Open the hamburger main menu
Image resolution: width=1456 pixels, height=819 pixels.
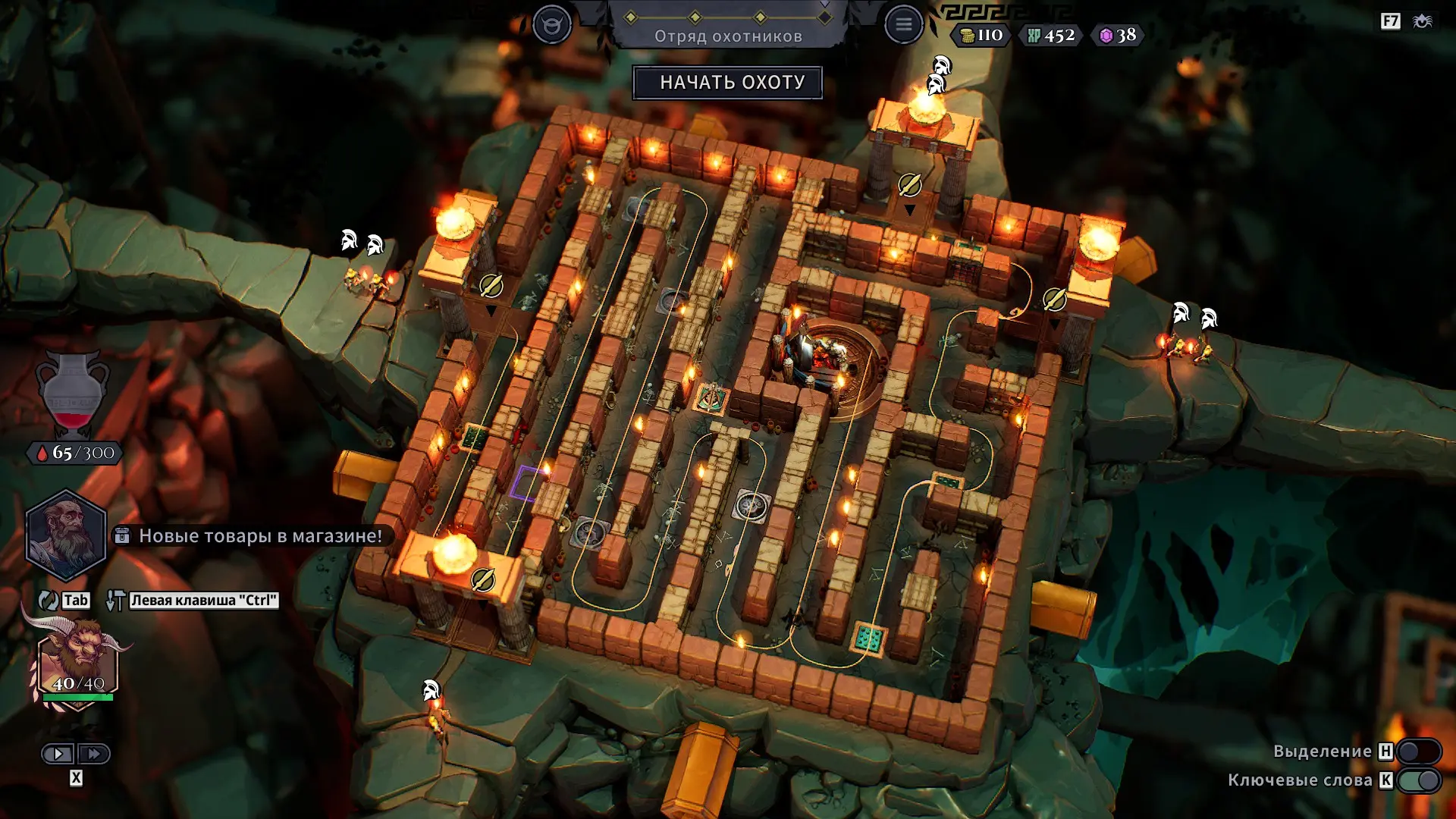[x=903, y=24]
